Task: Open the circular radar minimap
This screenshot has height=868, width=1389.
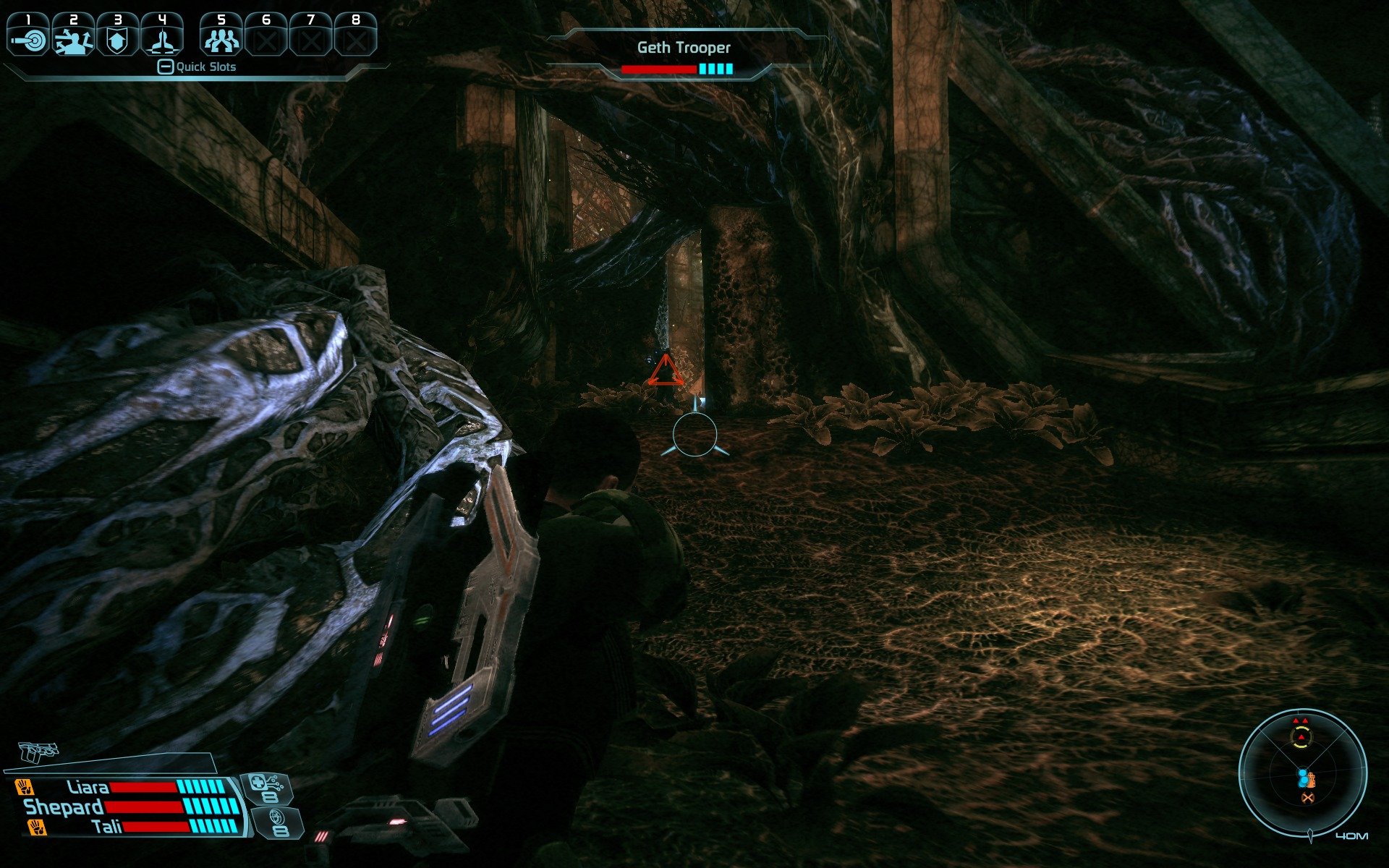Action: click(1302, 774)
